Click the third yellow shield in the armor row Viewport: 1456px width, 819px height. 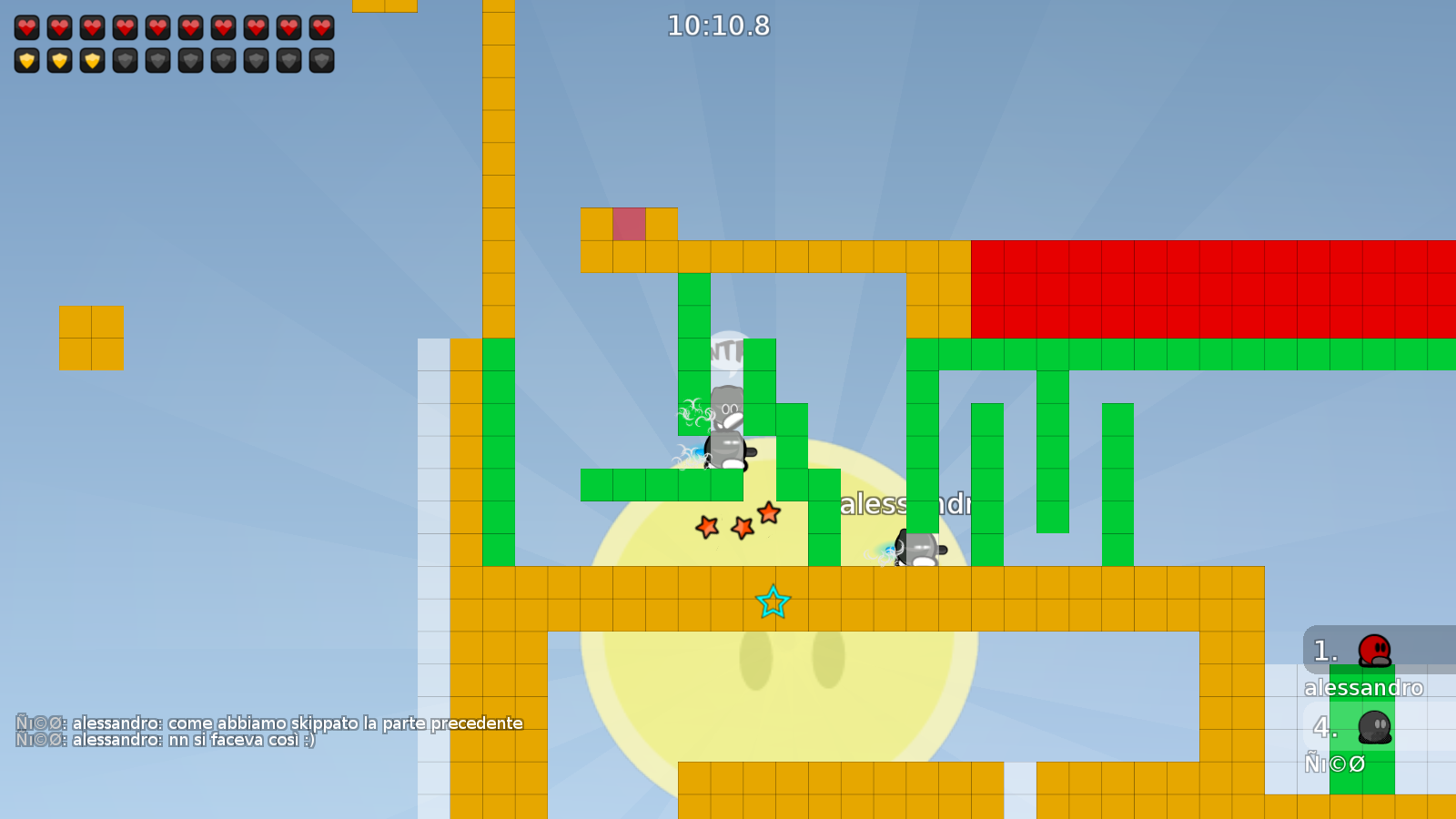93,62
